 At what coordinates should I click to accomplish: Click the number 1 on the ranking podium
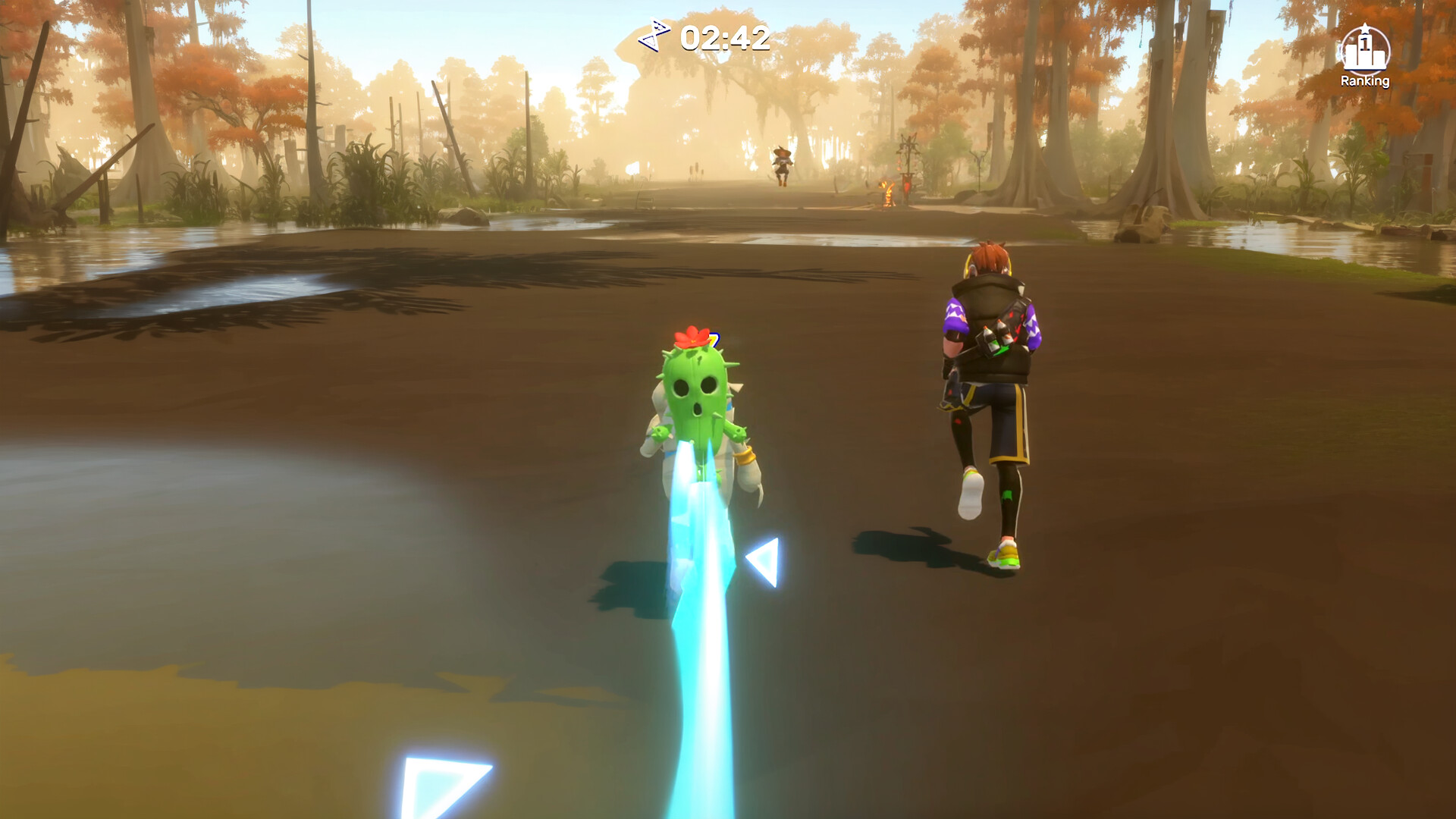point(1364,42)
